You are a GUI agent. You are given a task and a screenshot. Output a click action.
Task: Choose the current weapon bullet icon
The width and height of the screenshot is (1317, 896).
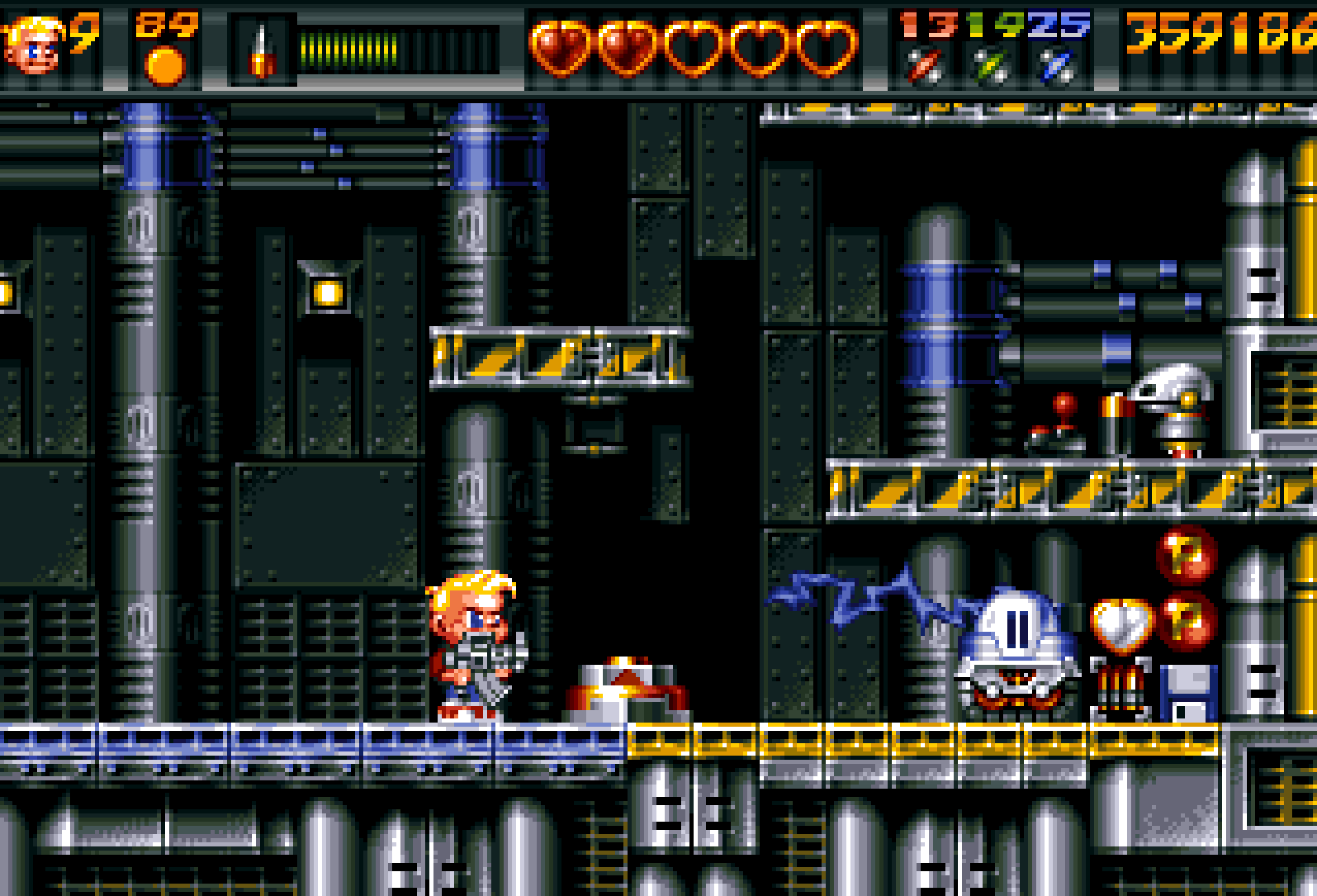click(x=262, y=51)
